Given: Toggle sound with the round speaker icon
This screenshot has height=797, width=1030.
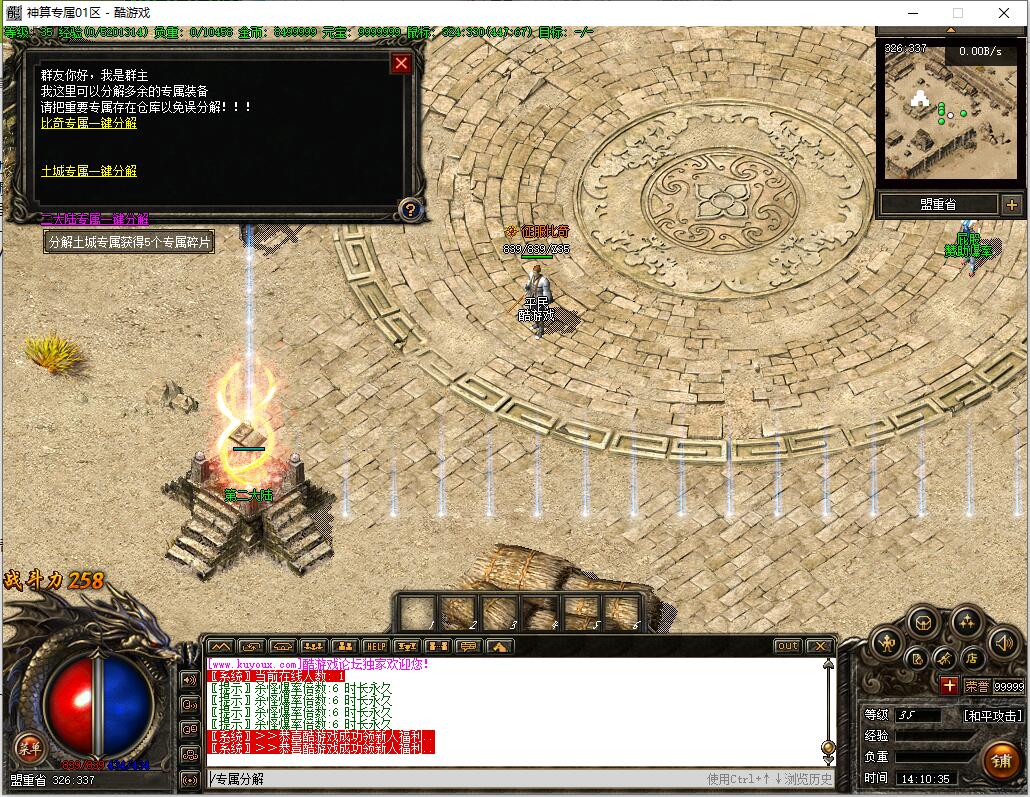Looking at the screenshot, I should [1002, 643].
